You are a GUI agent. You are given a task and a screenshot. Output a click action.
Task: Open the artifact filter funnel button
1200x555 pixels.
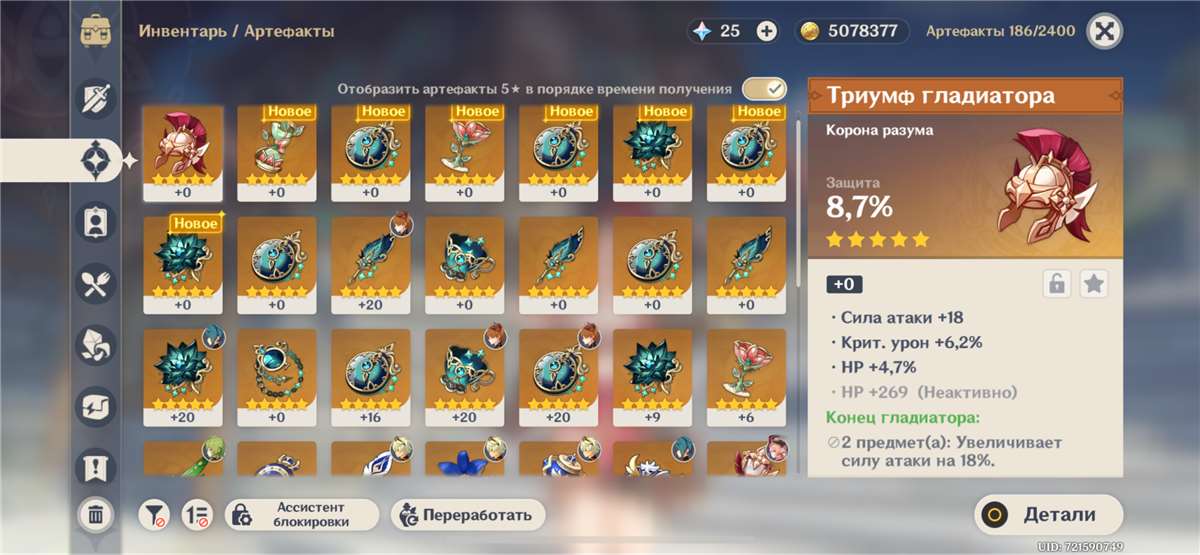[154, 515]
